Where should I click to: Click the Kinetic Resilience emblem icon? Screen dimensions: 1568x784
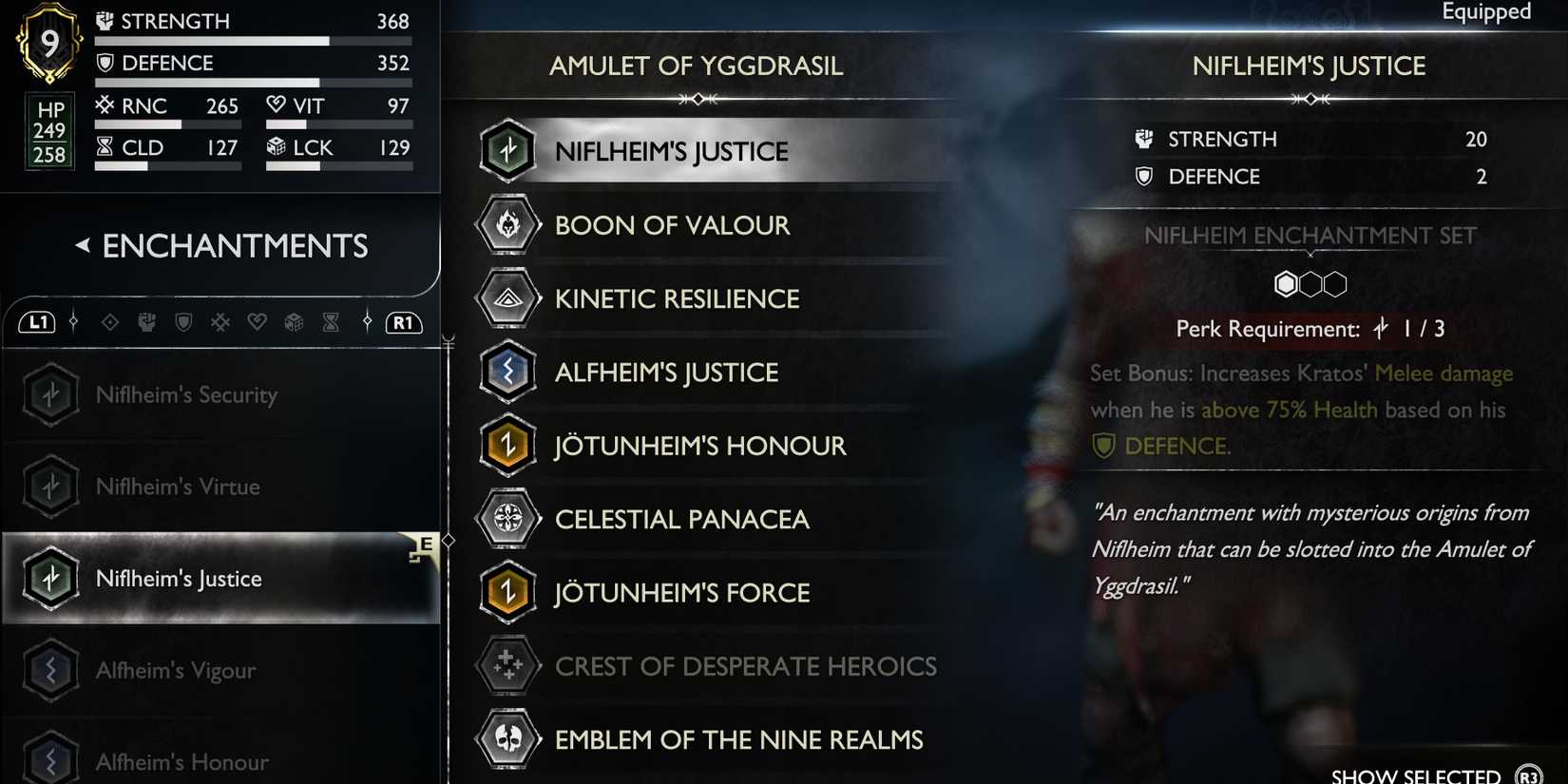click(x=508, y=298)
